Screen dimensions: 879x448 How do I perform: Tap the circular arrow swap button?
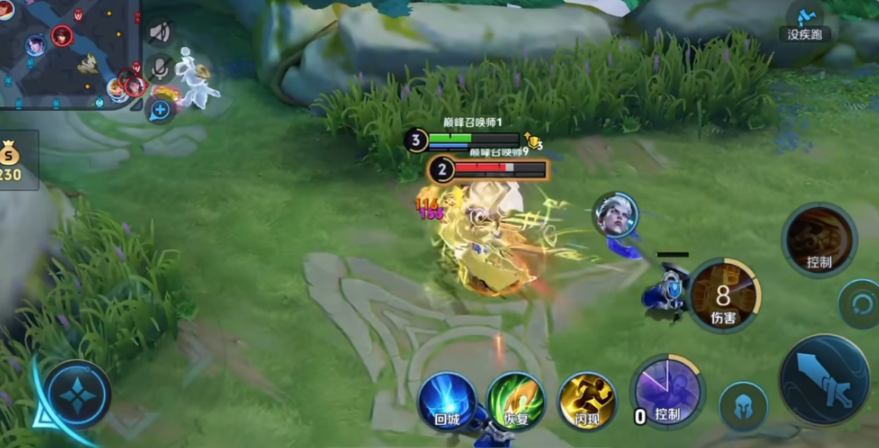pyautogui.click(x=857, y=303)
